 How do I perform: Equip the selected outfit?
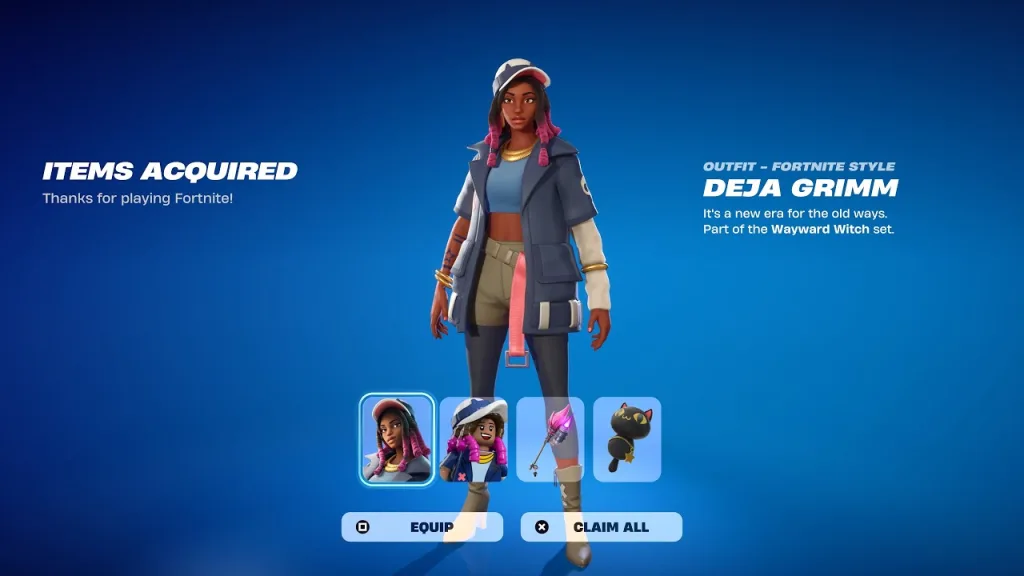tap(422, 527)
